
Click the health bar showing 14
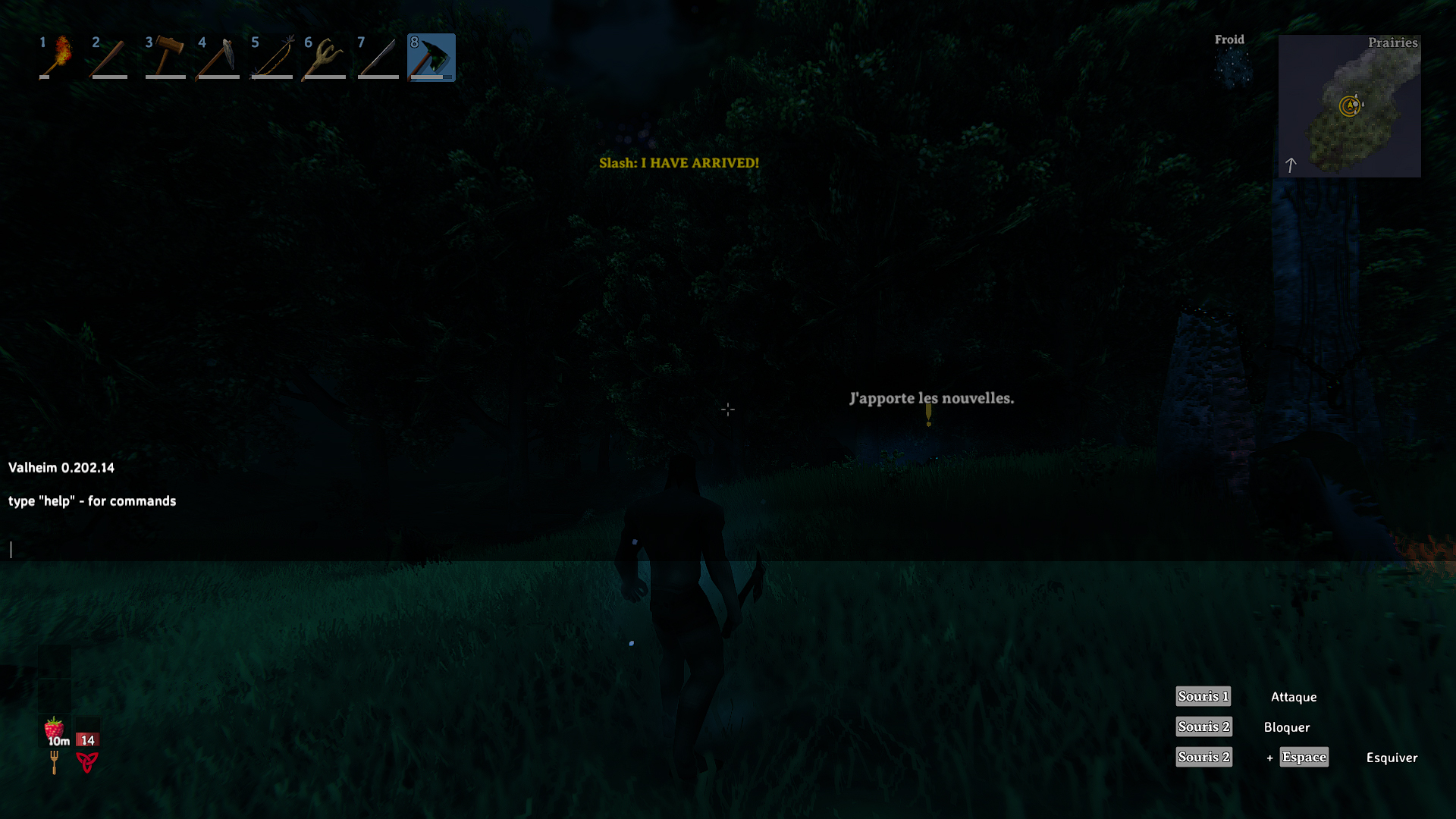tap(88, 739)
